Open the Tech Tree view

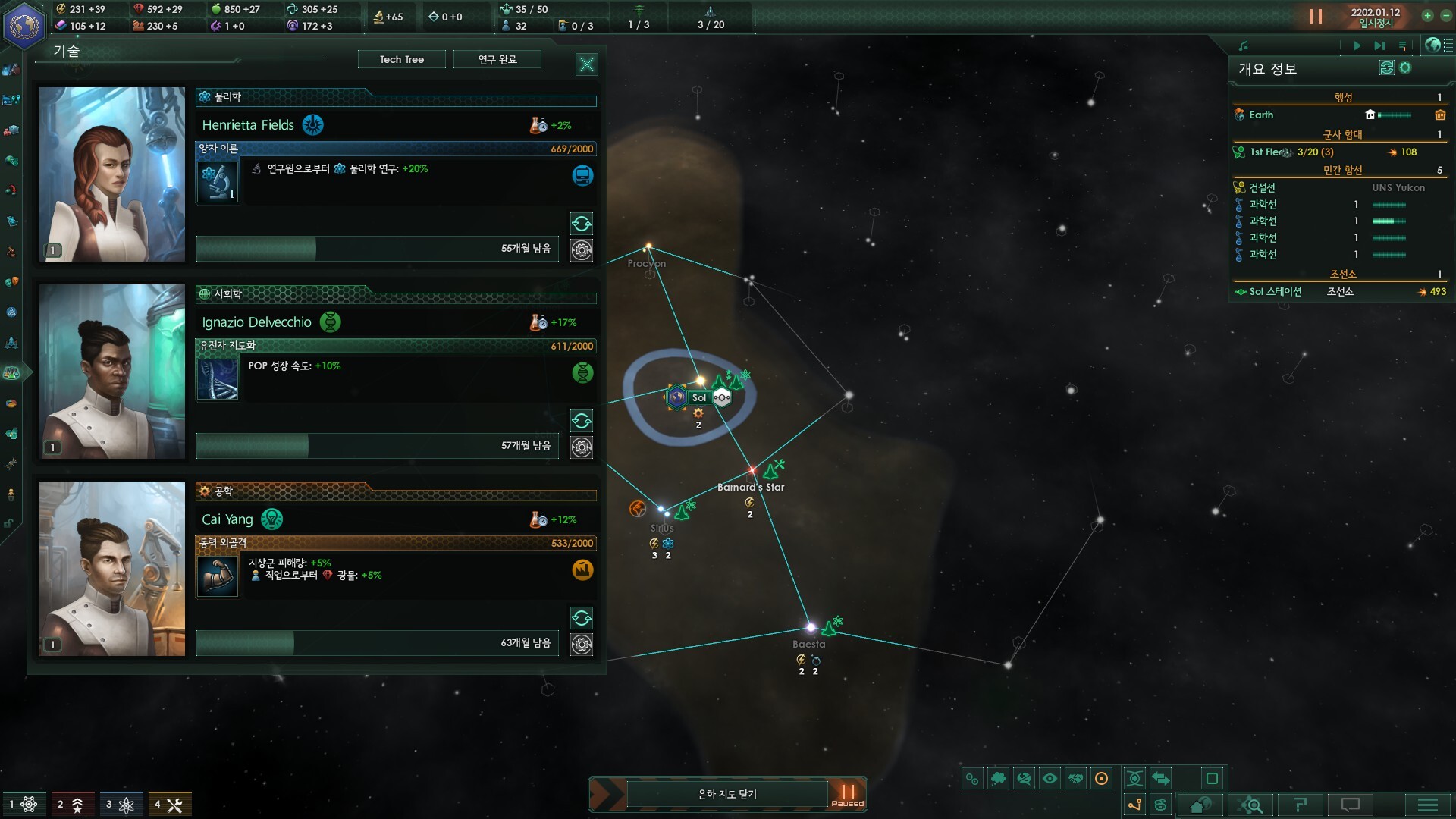pyautogui.click(x=401, y=59)
